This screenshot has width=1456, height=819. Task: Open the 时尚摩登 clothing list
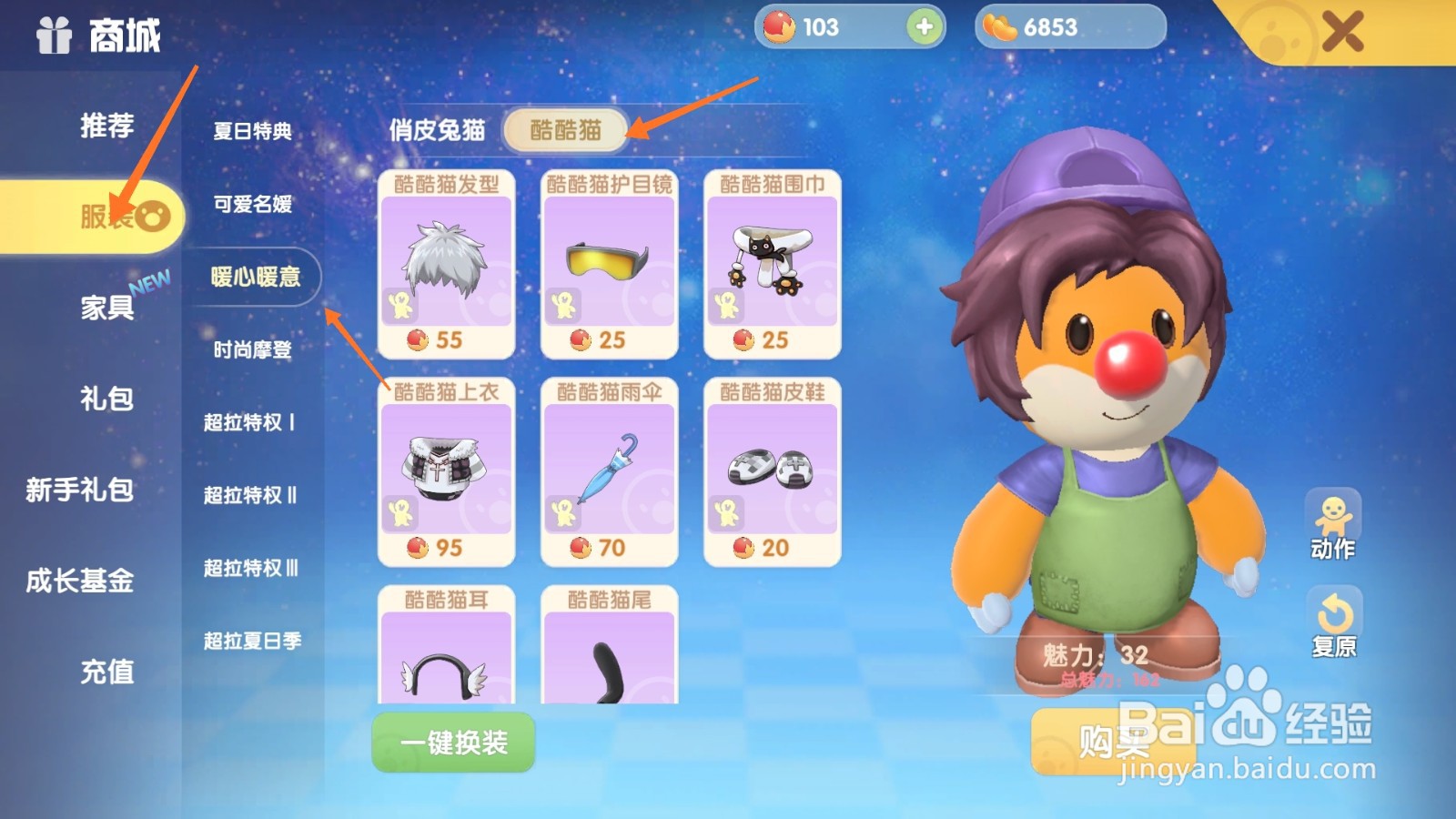(x=253, y=350)
